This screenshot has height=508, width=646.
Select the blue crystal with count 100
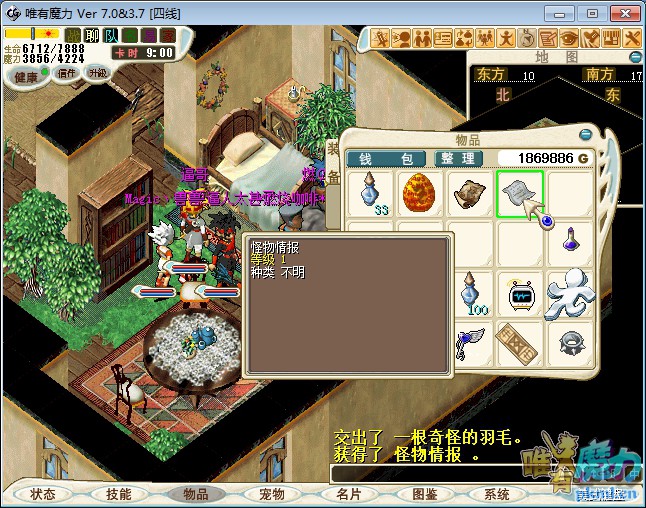click(x=470, y=294)
